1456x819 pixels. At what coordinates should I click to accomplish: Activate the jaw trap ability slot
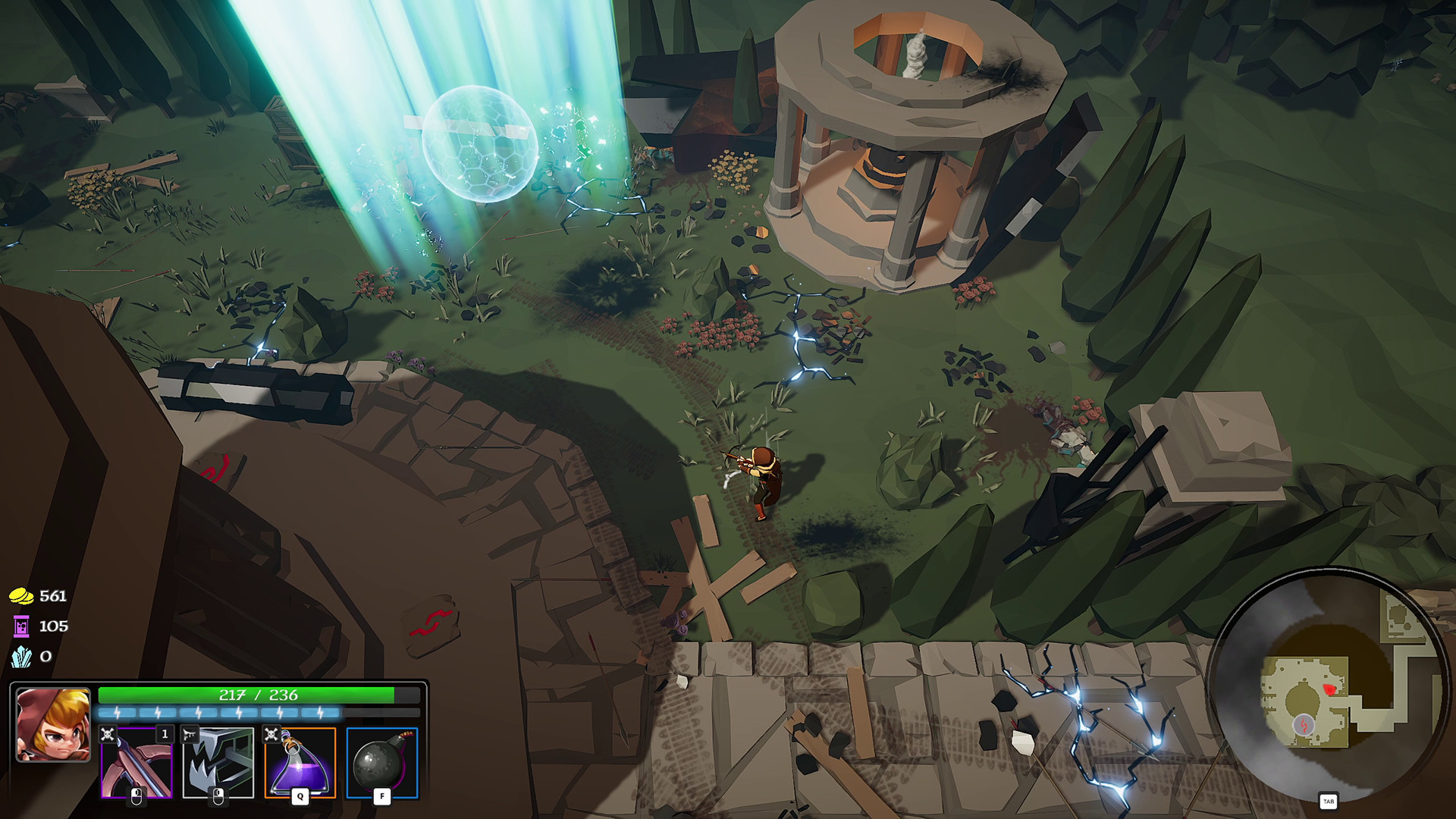tap(218, 763)
